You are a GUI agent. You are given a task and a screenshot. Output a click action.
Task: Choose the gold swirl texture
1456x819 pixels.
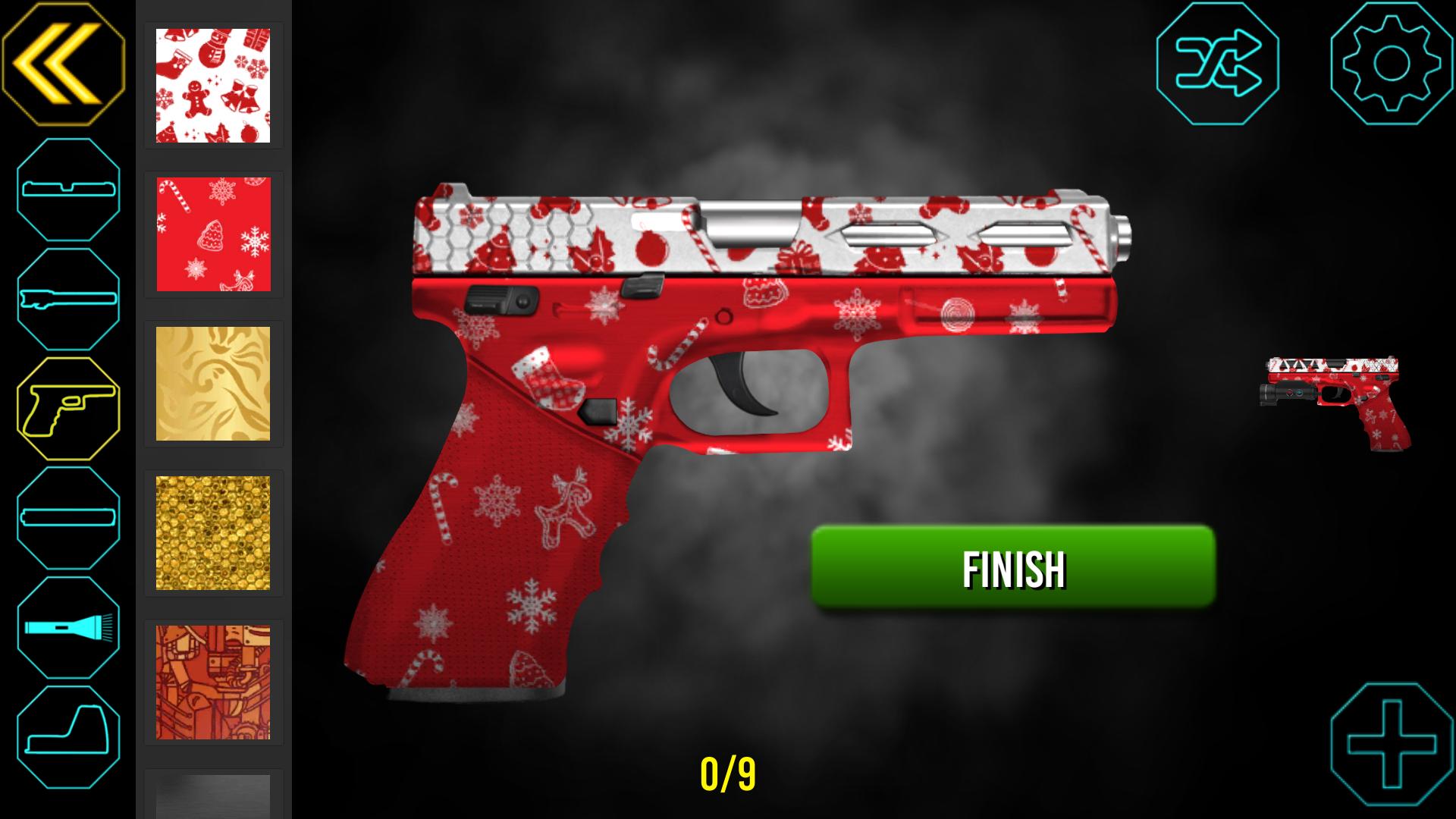pyautogui.click(x=213, y=383)
